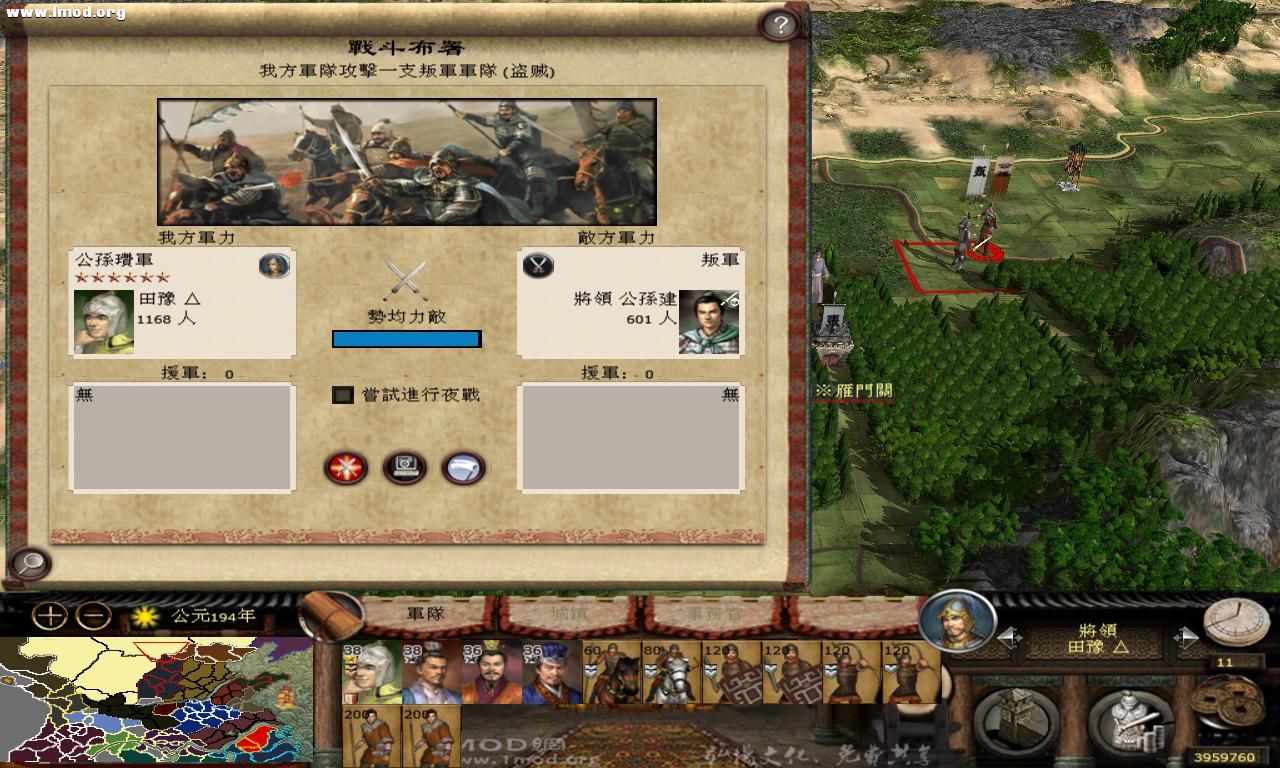Viewport: 1280px width, 768px height.
Task: Click the white scroll icon to withdraw from battle
Action: tap(462, 468)
